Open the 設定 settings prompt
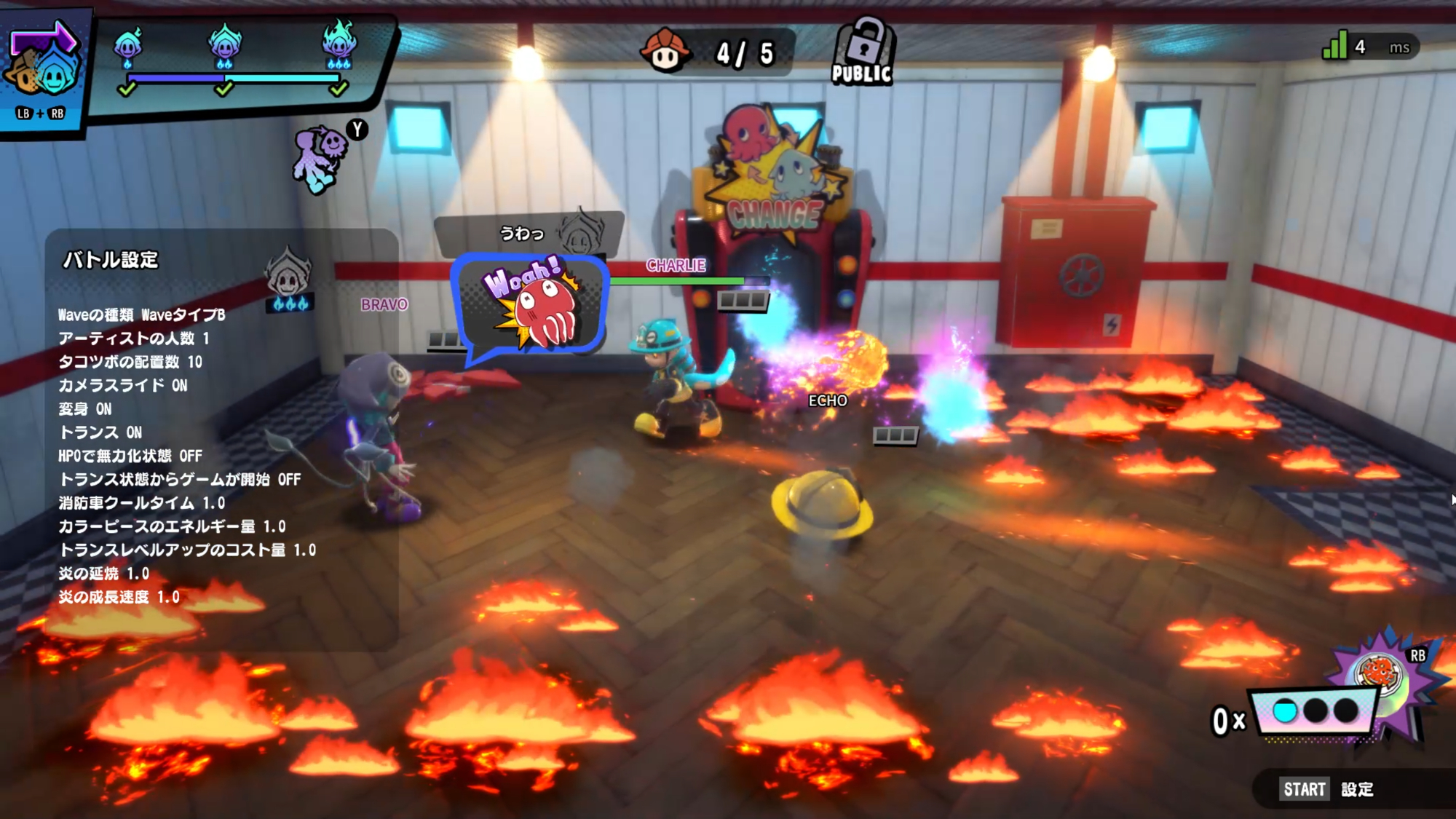Screen dimensions: 1456x819 [x=1327, y=789]
